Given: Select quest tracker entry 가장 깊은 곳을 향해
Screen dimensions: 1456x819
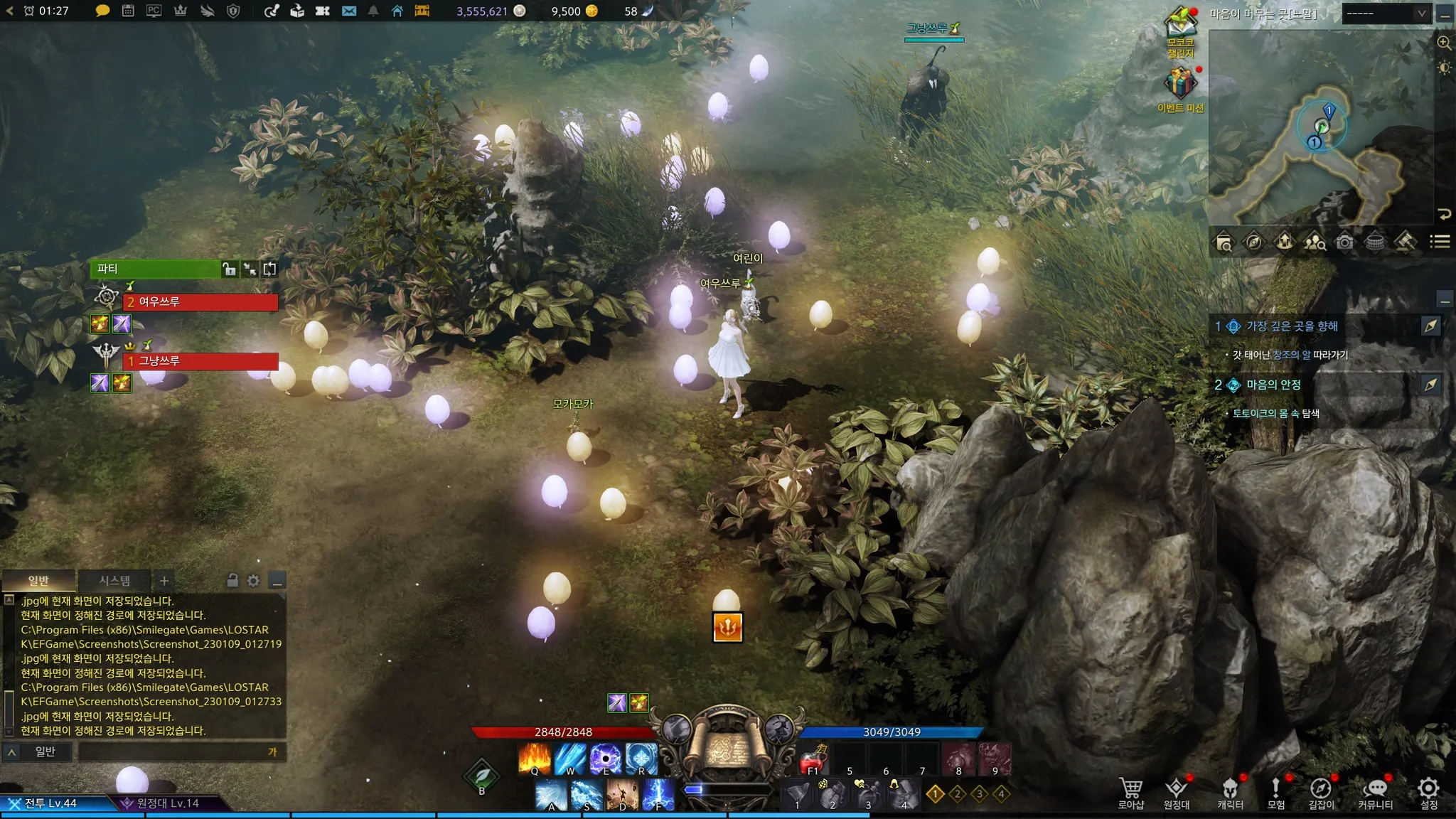Looking at the screenshot, I should pyautogui.click(x=1292, y=326).
